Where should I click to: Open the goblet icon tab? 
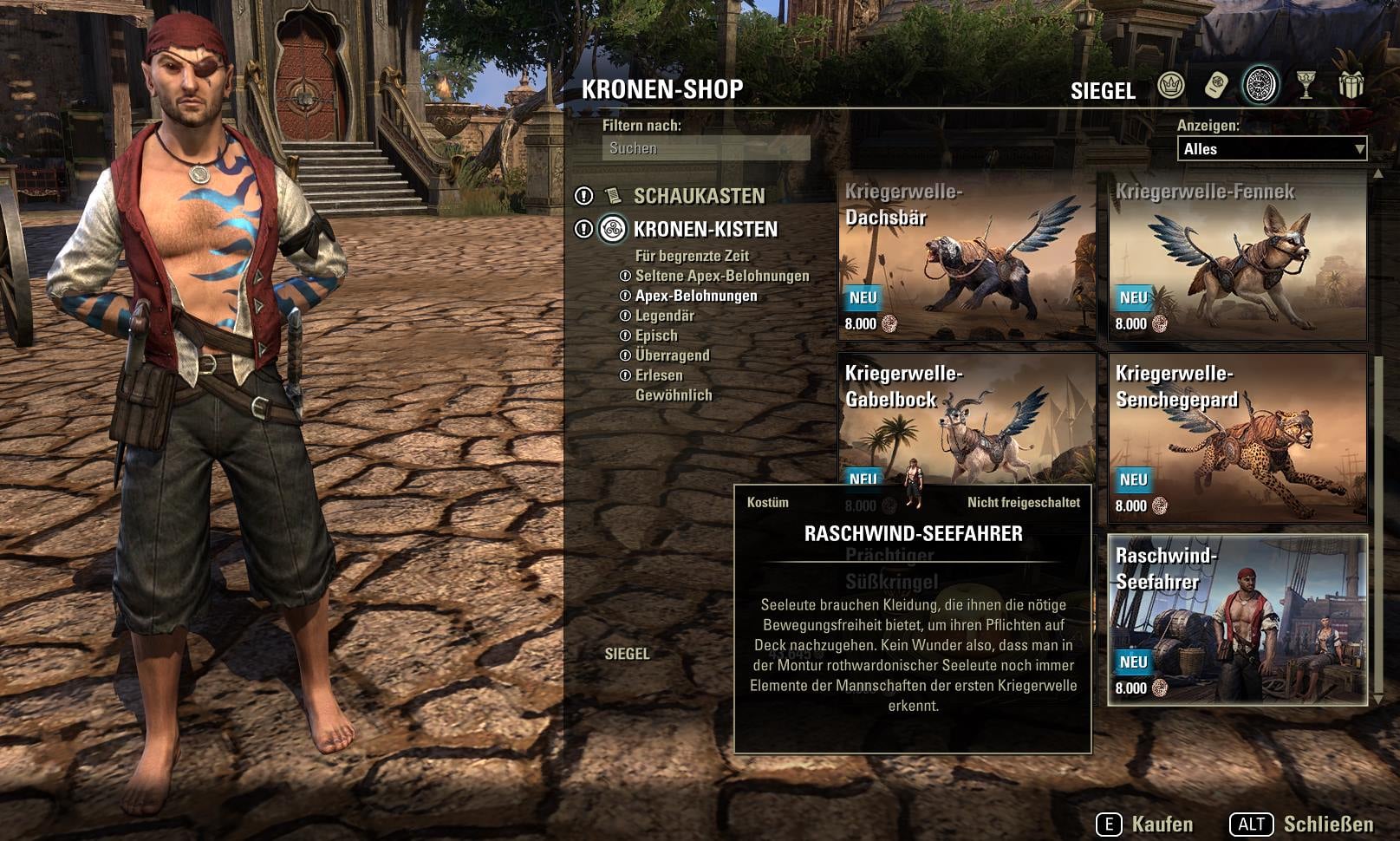click(x=1306, y=86)
